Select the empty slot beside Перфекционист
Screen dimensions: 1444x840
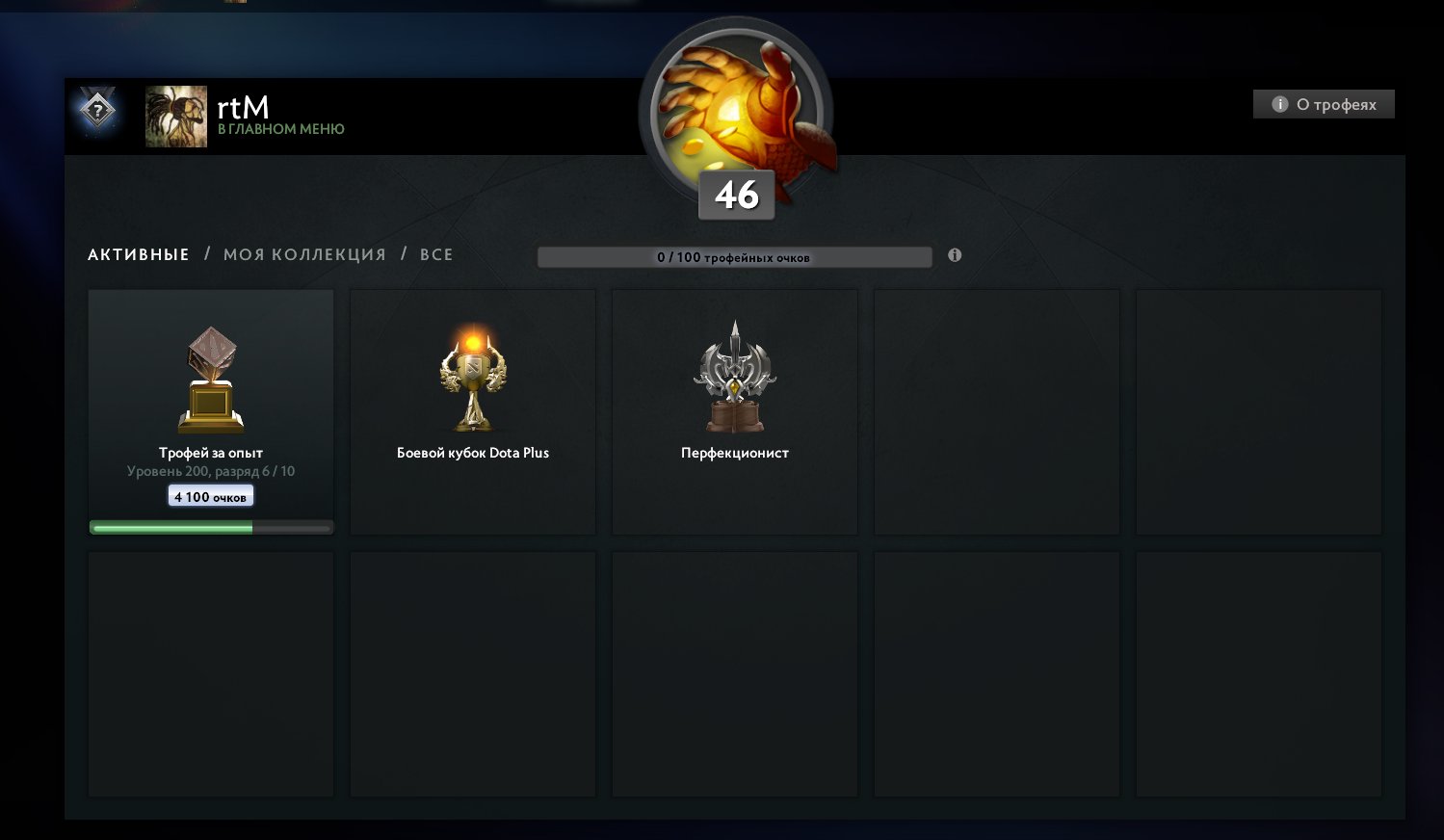point(996,412)
